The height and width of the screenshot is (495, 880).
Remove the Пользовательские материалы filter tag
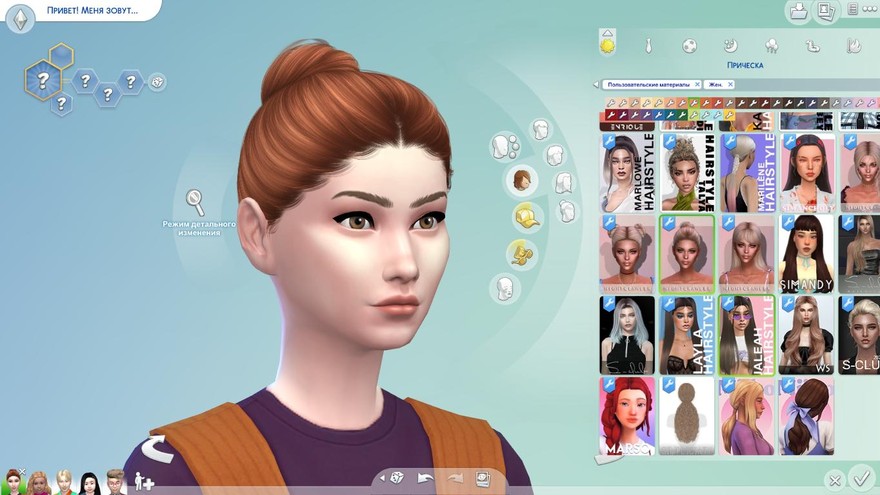coord(697,85)
